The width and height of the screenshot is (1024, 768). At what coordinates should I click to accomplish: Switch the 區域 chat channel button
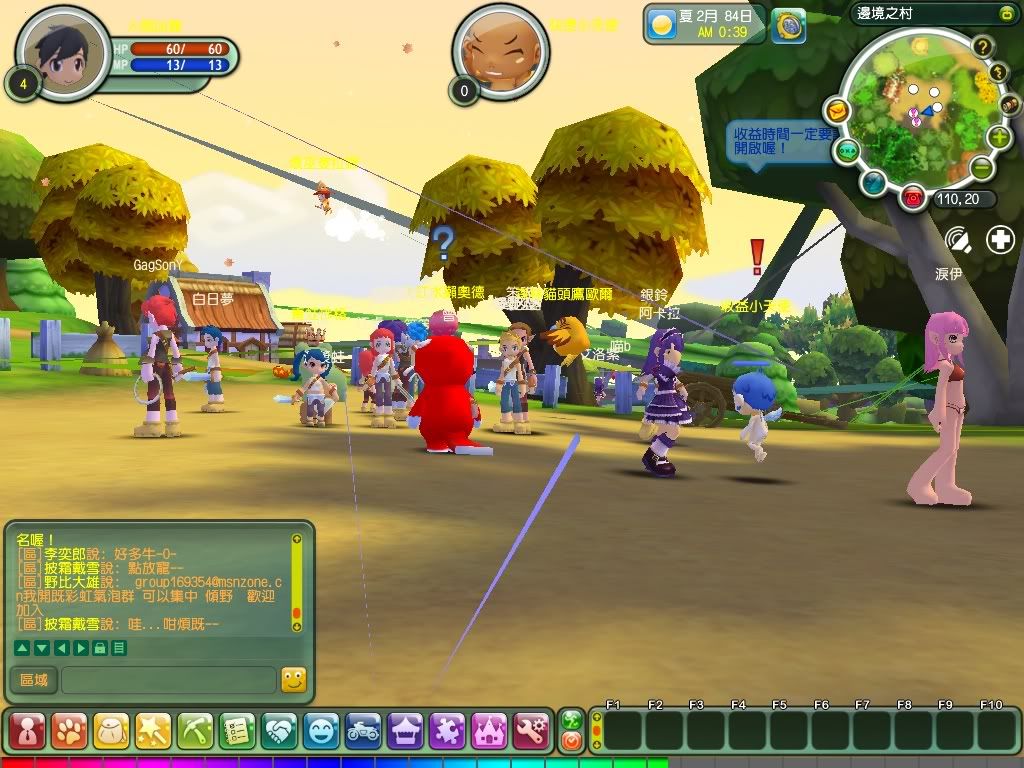click(x=33, y=680)
